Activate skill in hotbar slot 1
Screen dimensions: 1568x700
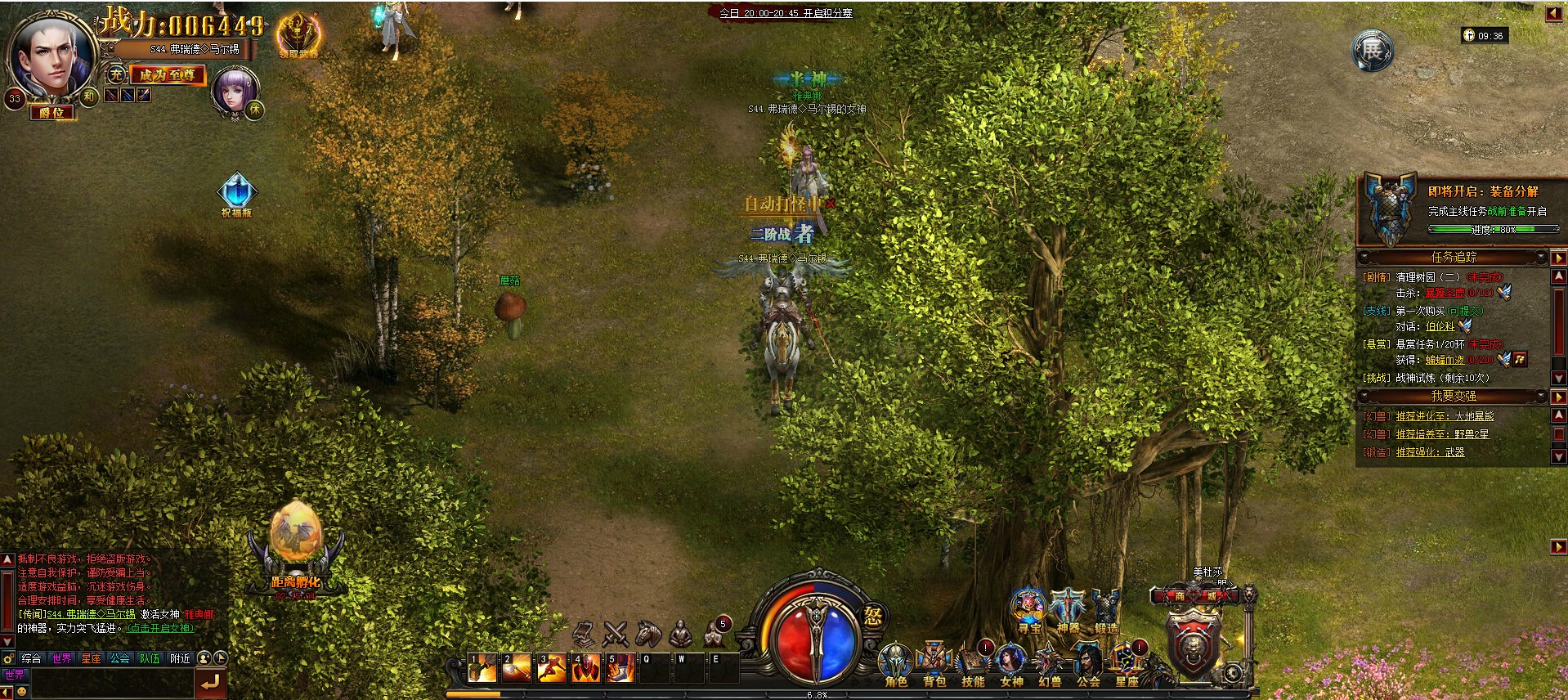(482, 668)
